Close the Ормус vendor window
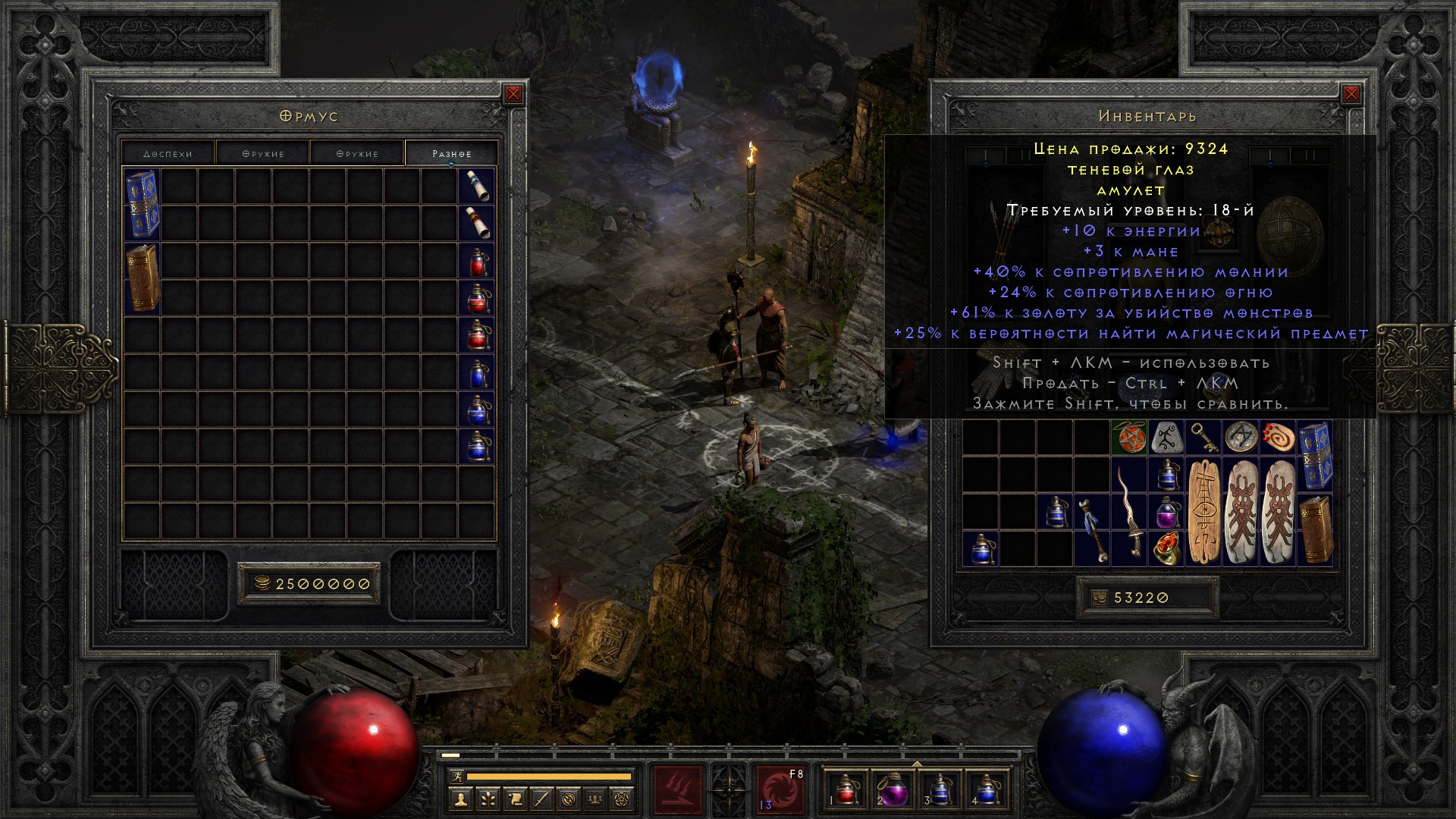 (x=513, y=94)
